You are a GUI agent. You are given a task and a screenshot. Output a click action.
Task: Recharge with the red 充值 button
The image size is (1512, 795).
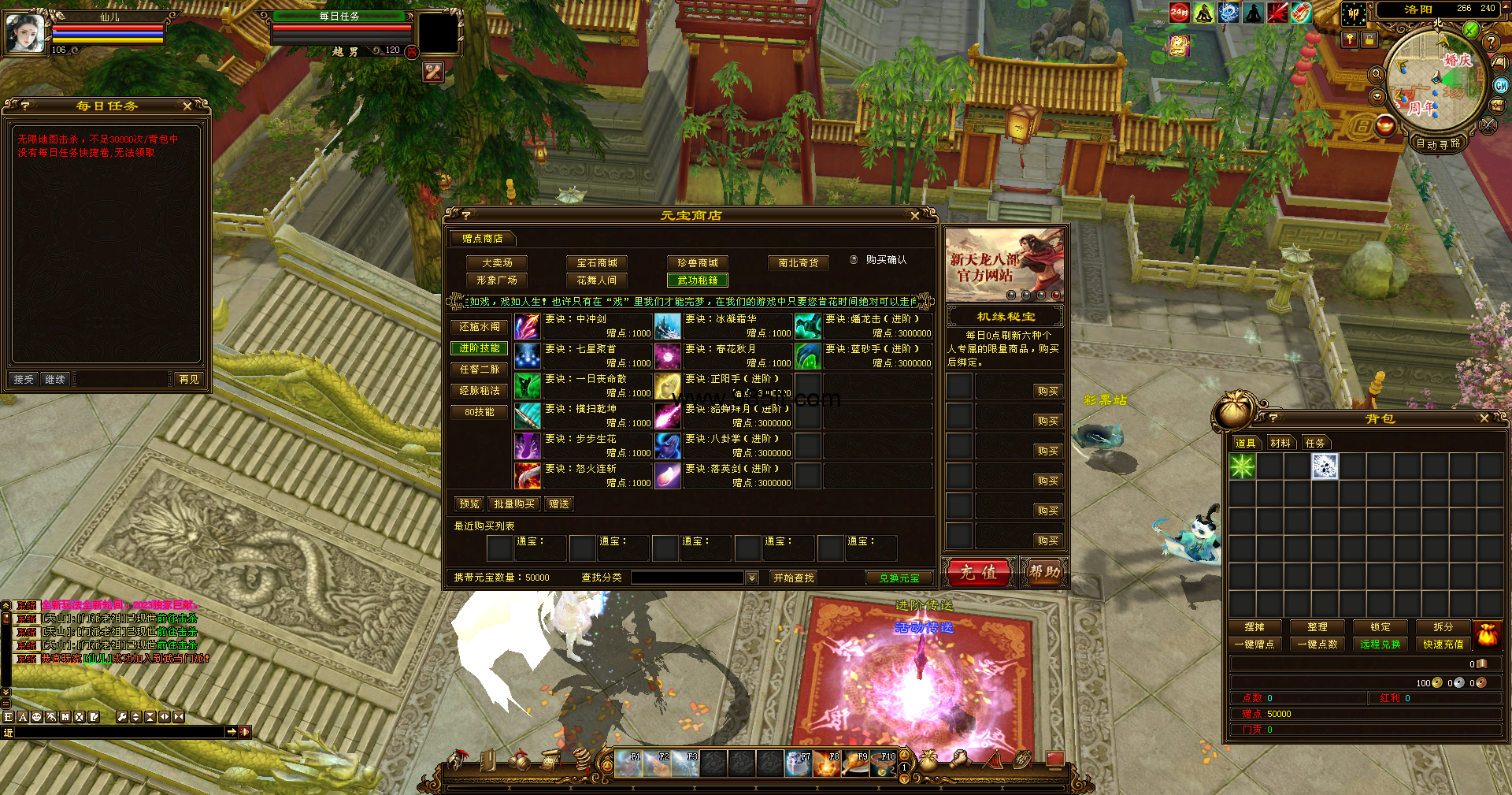[x=978, y=572]
